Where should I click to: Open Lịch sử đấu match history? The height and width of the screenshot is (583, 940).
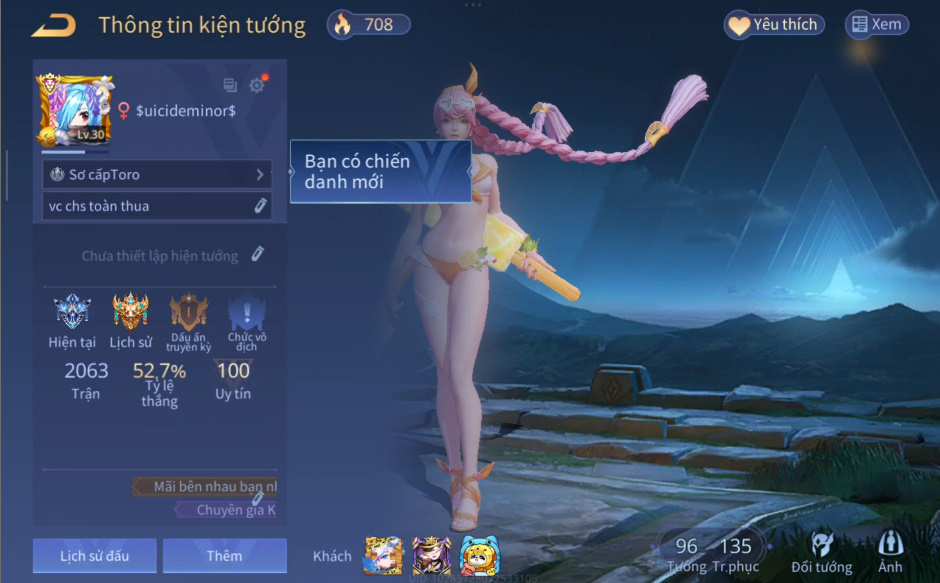click(x=94, y=556)
